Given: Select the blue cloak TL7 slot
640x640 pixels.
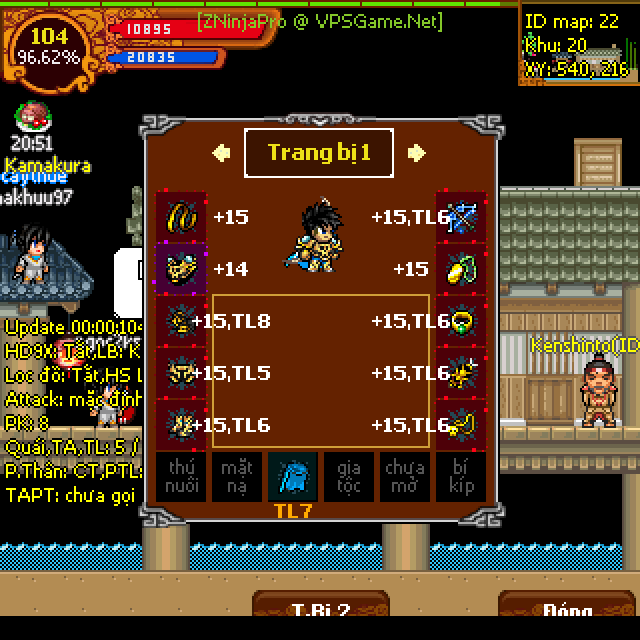Looking at the screenshot, I should [x=293, y=476].
